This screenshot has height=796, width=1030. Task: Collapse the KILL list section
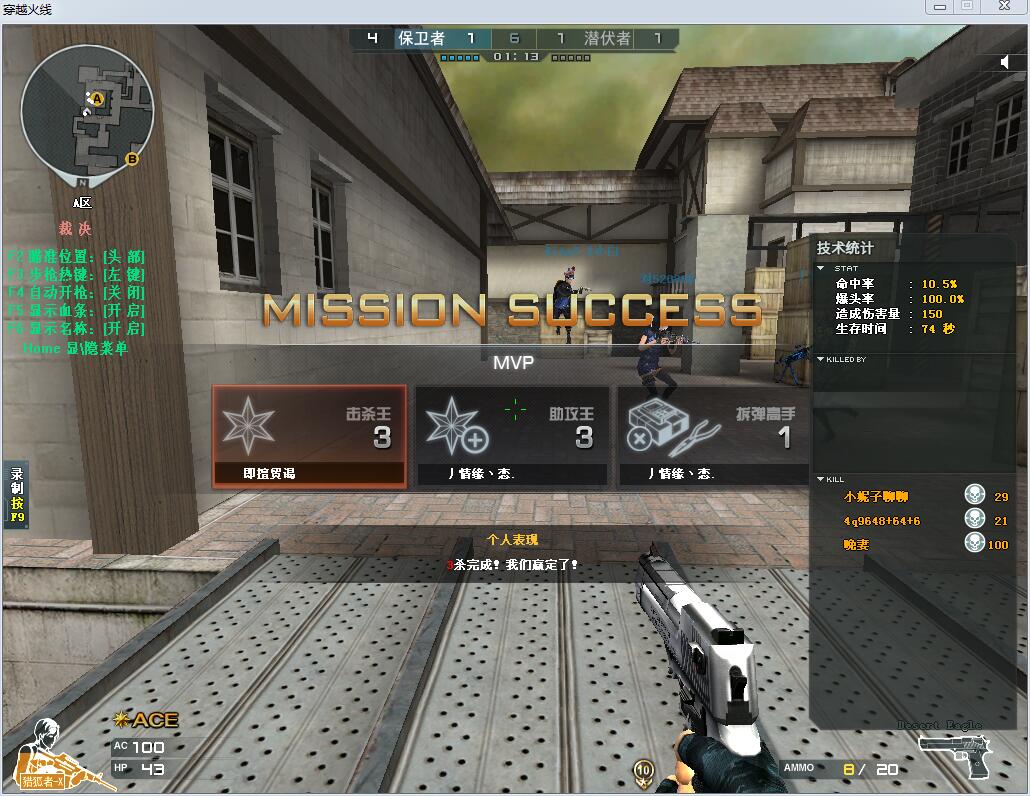821,480
